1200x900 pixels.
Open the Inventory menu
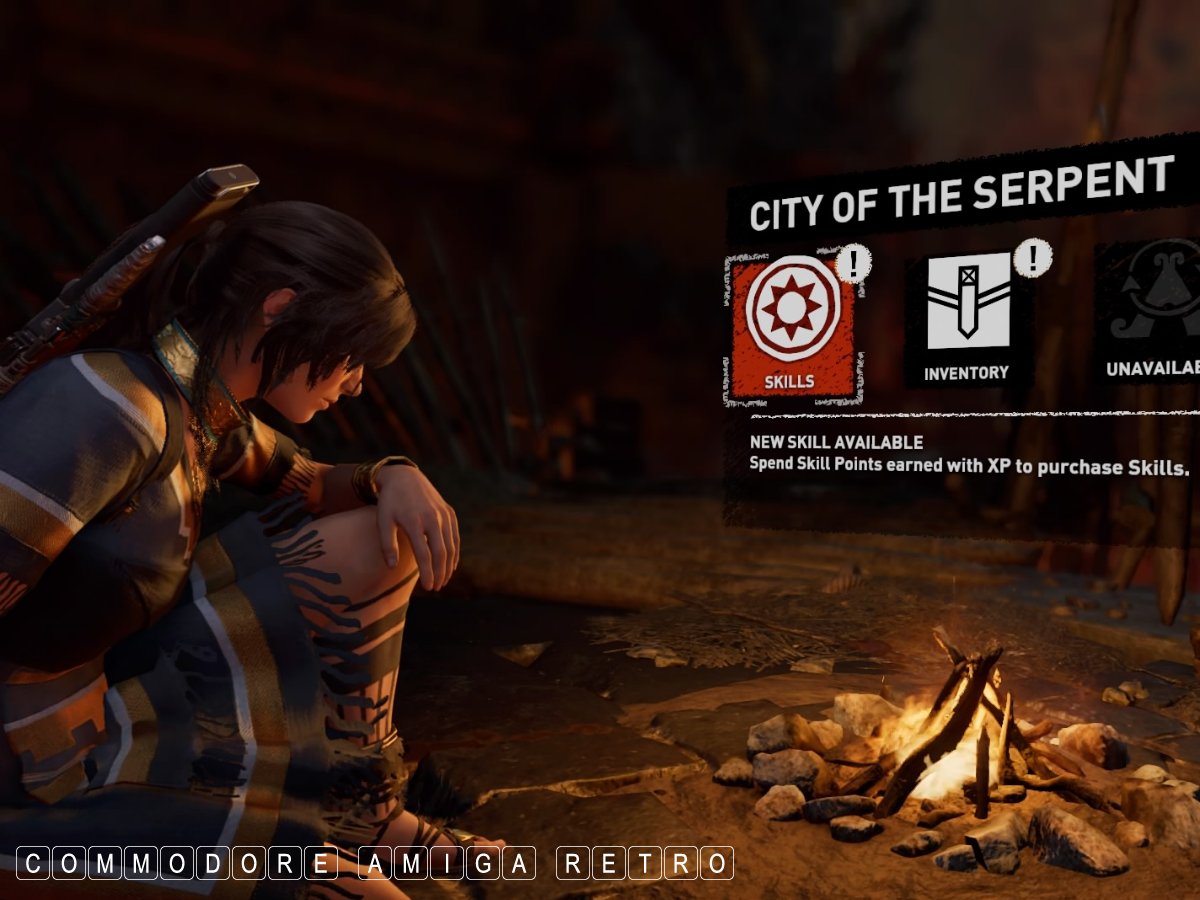click(966, 318)
